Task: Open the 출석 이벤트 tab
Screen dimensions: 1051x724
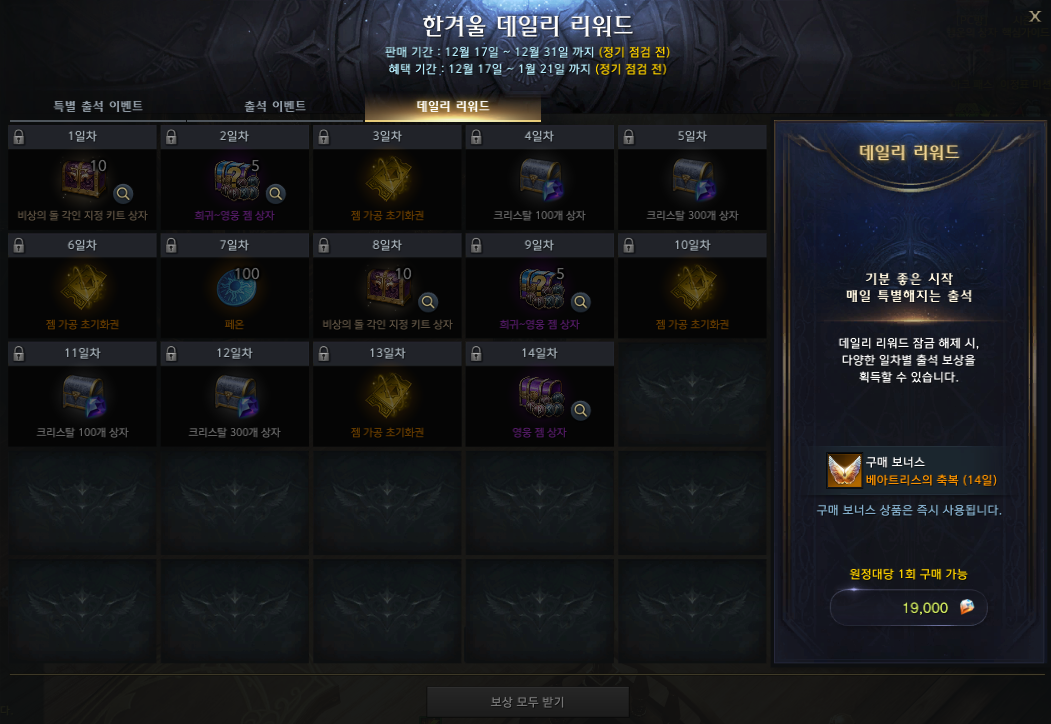Action: pos(275,106)
